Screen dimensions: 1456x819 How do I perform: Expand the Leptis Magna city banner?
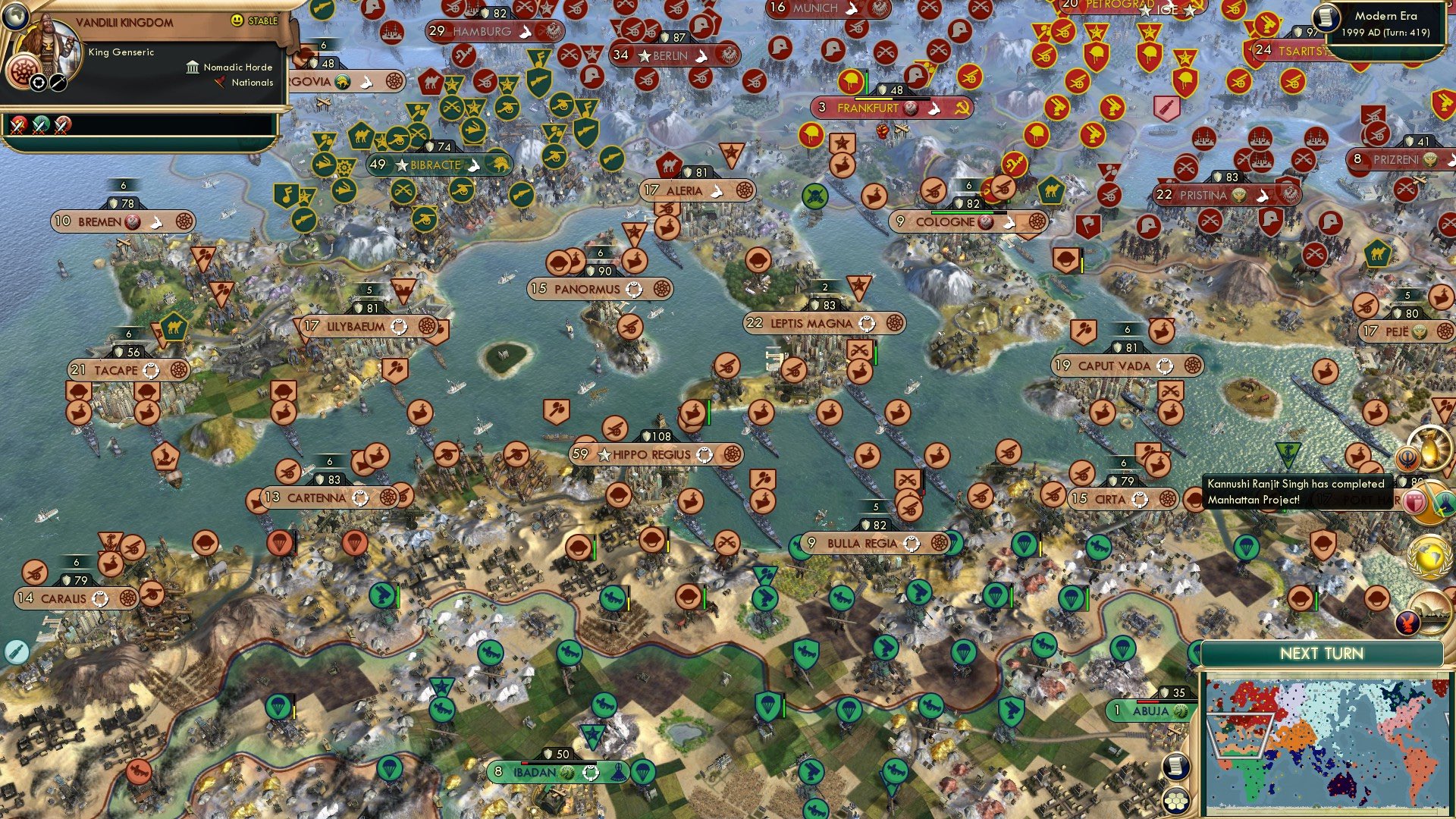[x=820, y=323]
